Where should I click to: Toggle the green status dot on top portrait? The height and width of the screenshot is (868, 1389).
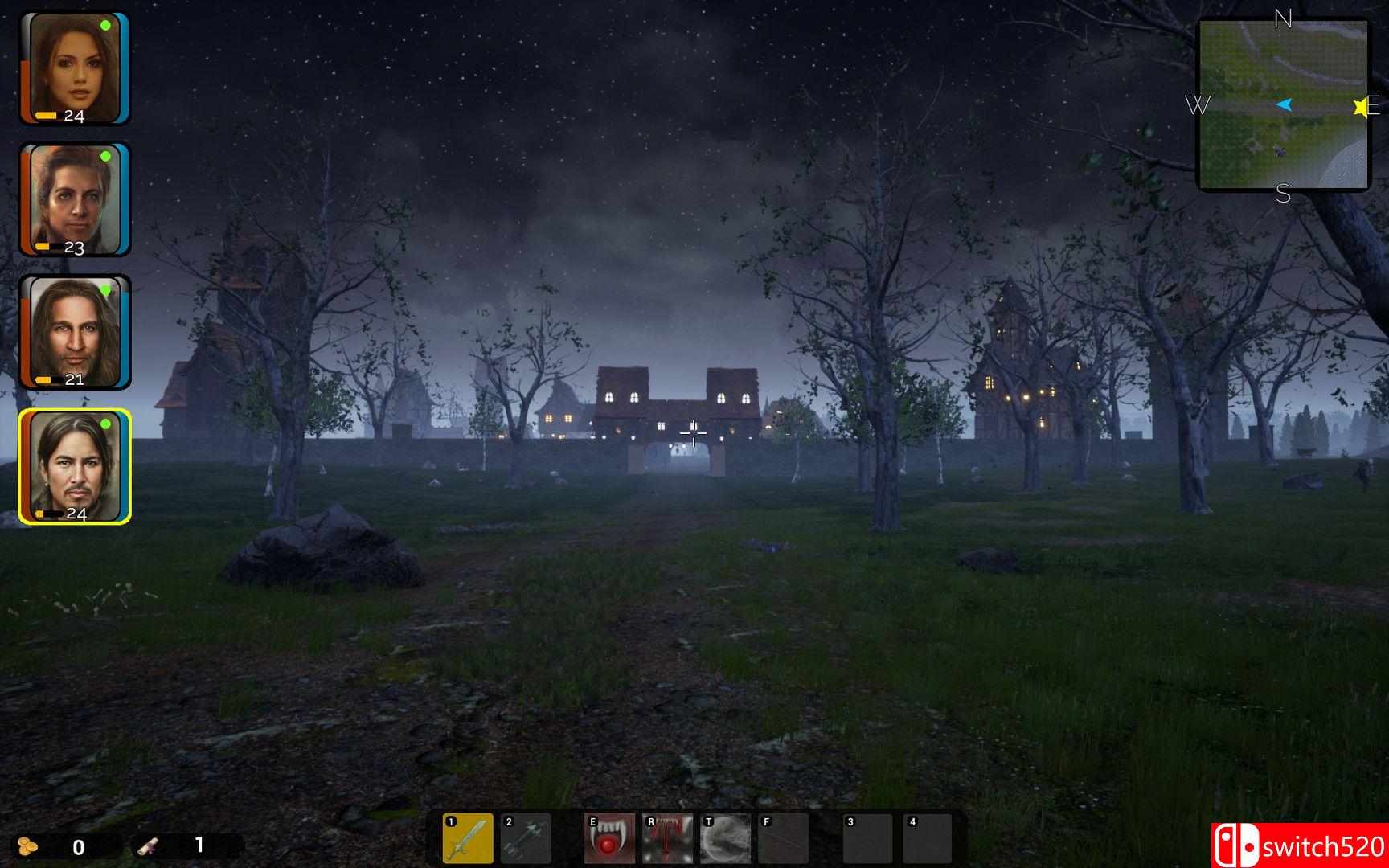pyautogui.click(x=106, y=25)
